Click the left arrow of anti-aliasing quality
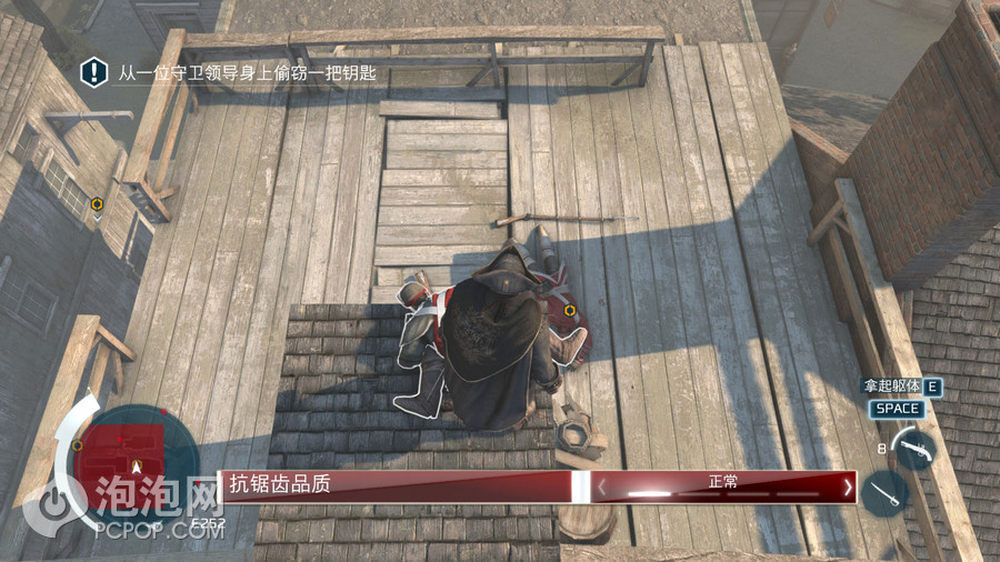1000x562 pixels. (602, 487)
